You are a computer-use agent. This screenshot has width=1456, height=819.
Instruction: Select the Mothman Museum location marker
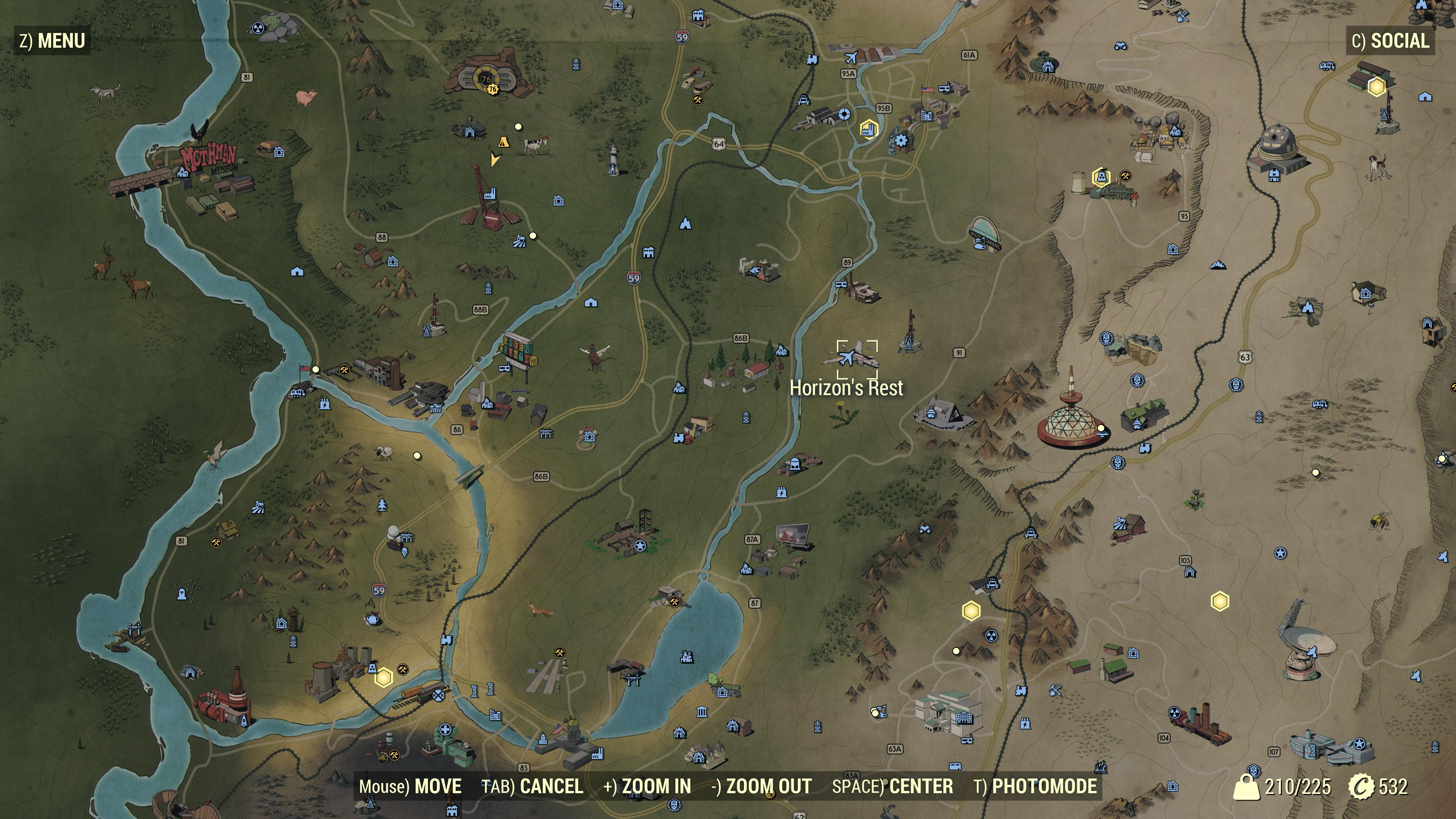point(184,172)
